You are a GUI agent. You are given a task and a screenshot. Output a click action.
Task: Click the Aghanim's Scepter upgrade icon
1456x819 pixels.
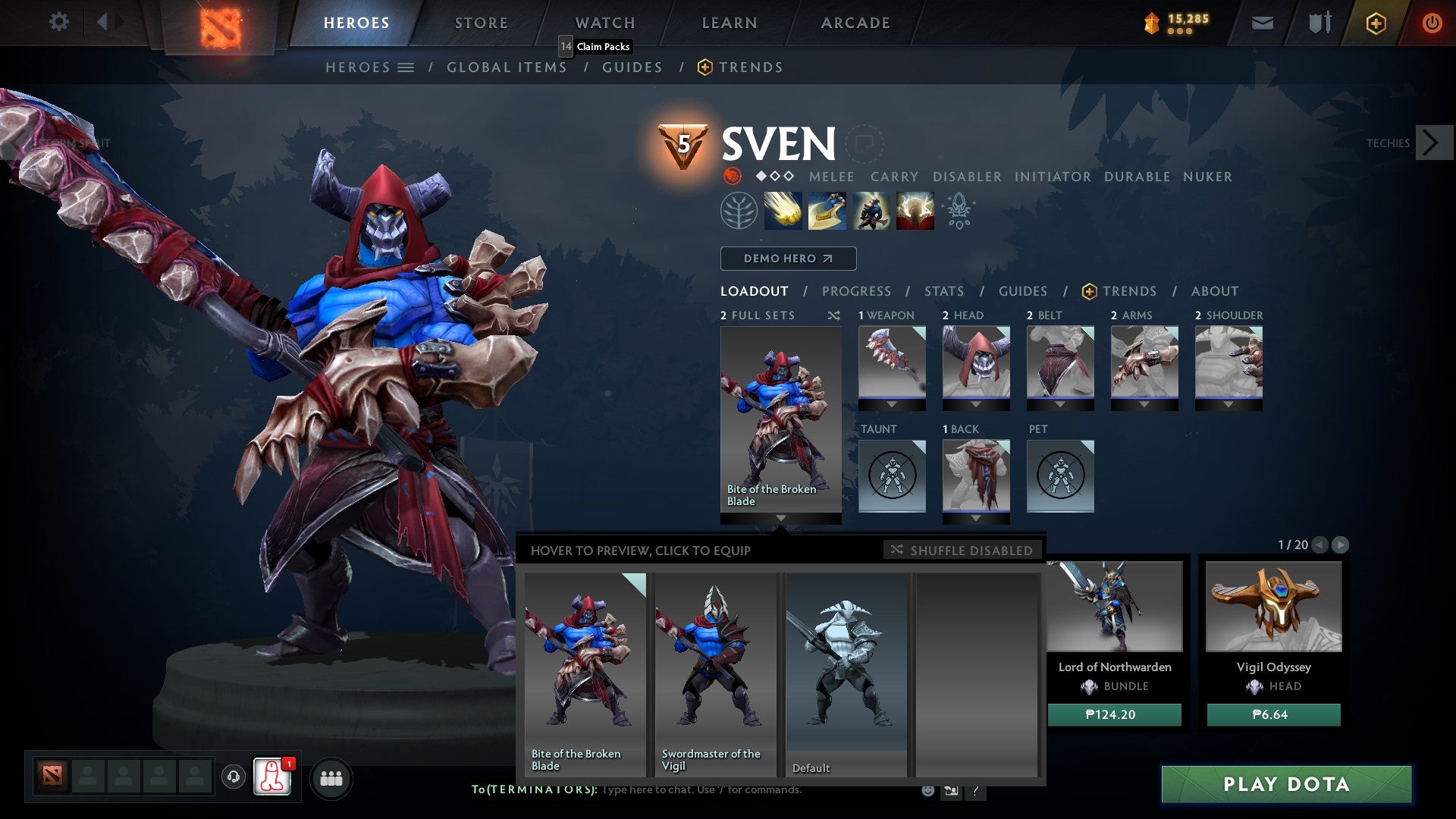coord(958,212)
